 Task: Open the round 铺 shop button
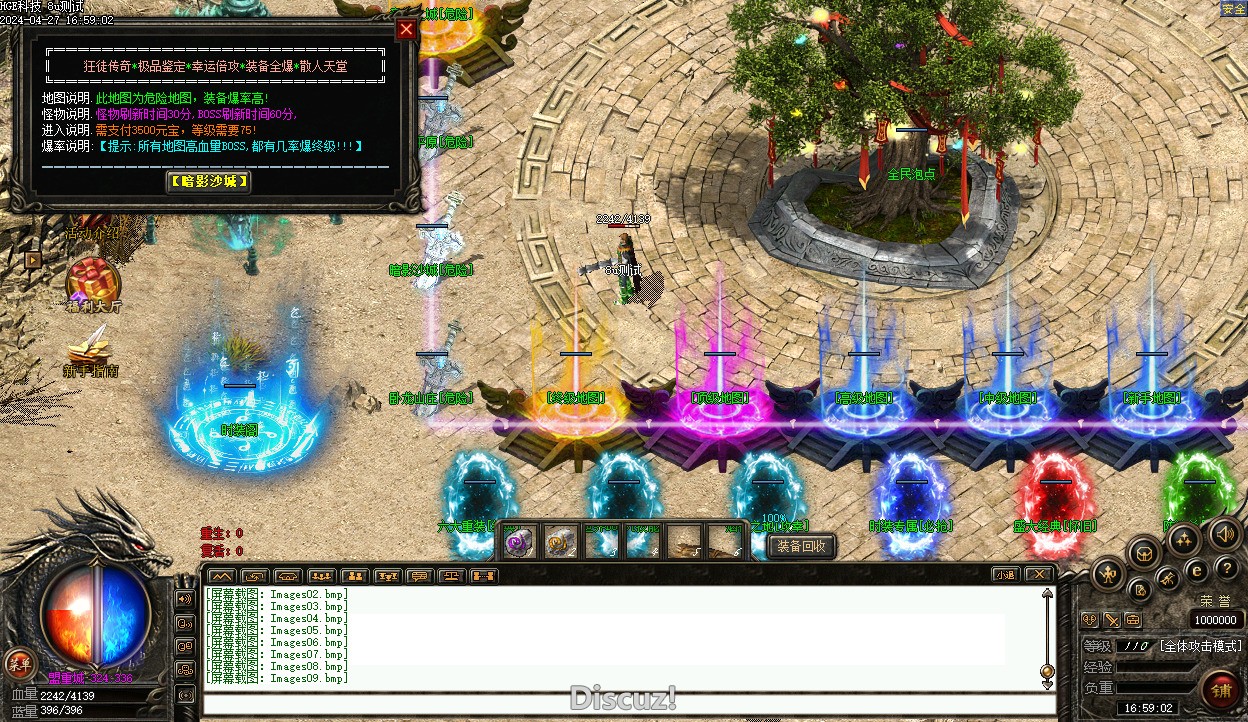pos(1221,689)
